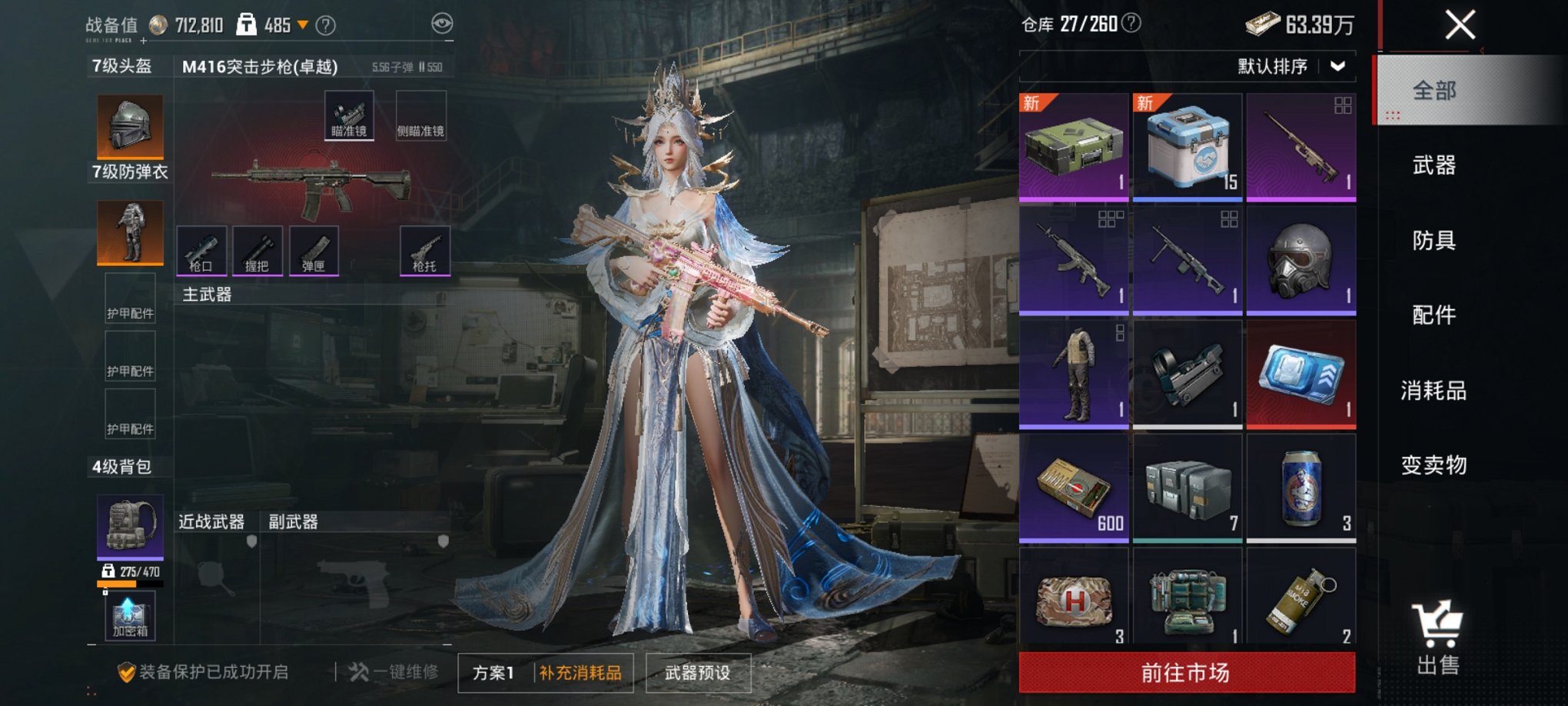Click the backpack capacity 275/470 progress bar

pos(129,582)
